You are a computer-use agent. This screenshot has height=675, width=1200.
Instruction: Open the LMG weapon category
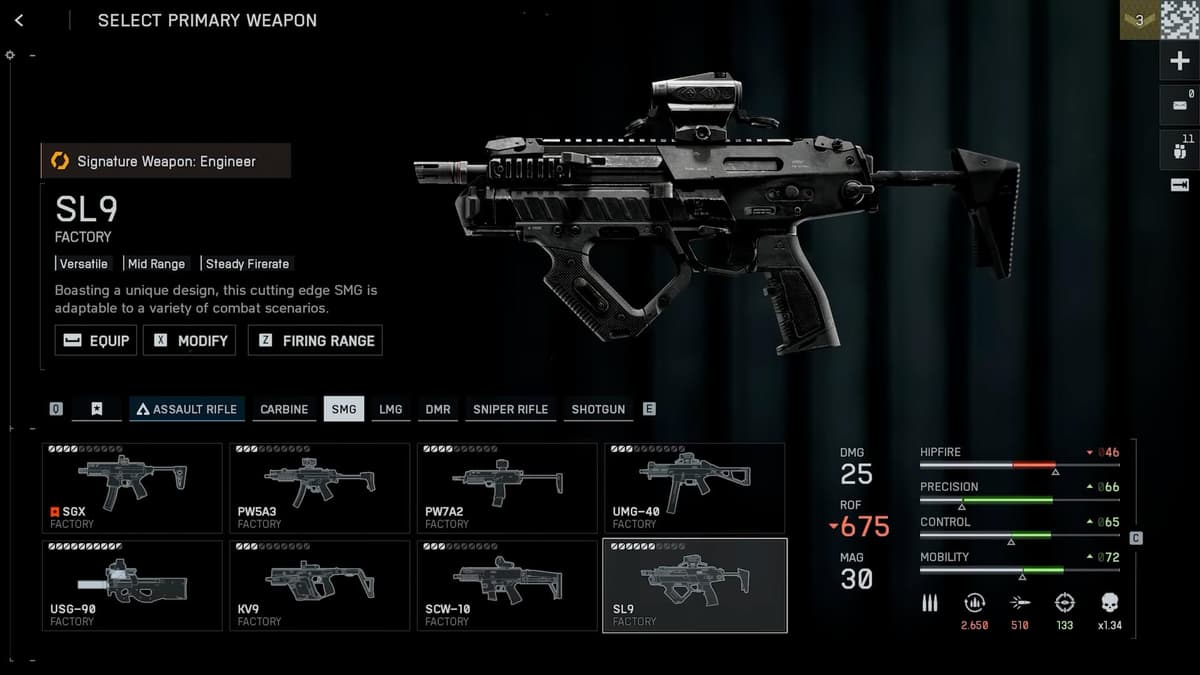pyautogui.click(x=391, y=409)
